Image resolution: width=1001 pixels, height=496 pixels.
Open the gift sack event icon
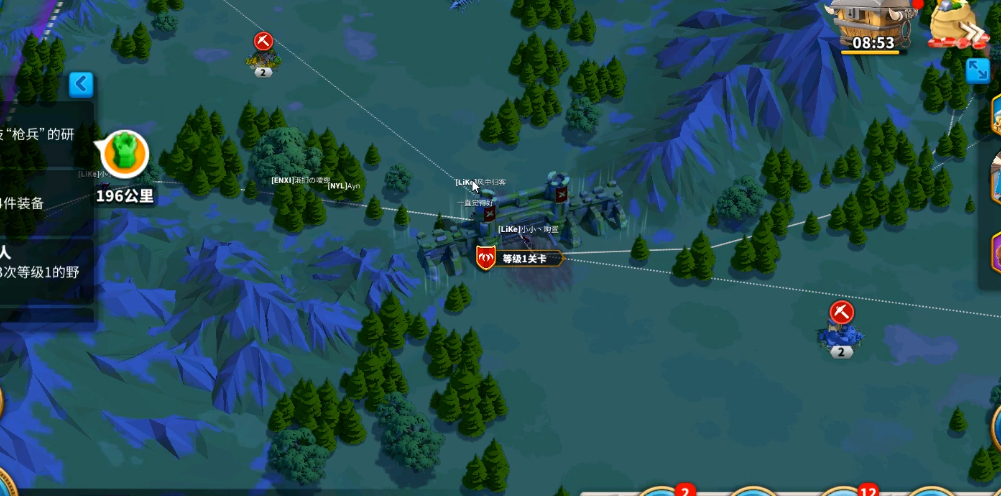955,24
